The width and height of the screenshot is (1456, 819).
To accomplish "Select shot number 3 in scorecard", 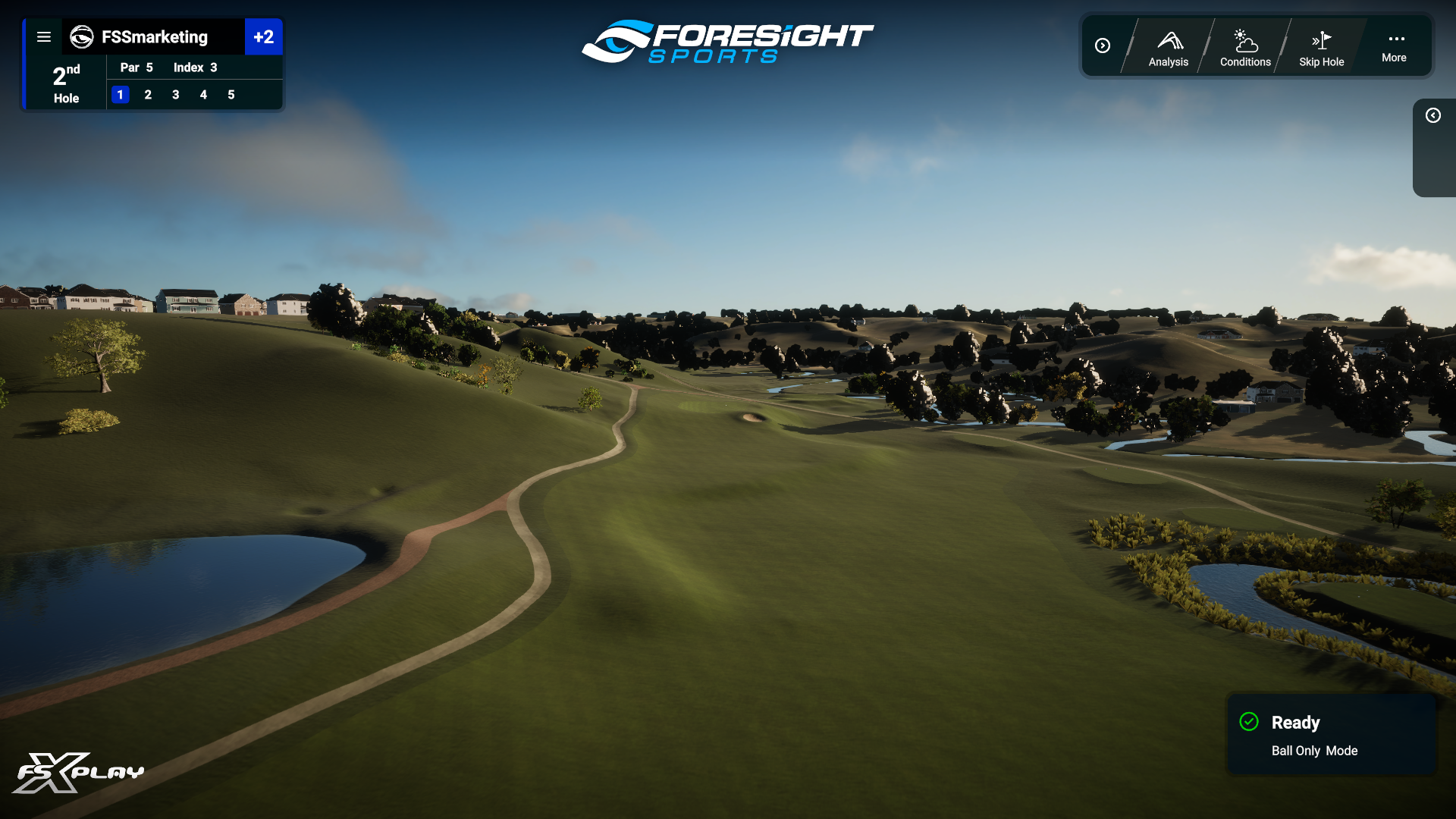I will (176, 95).
